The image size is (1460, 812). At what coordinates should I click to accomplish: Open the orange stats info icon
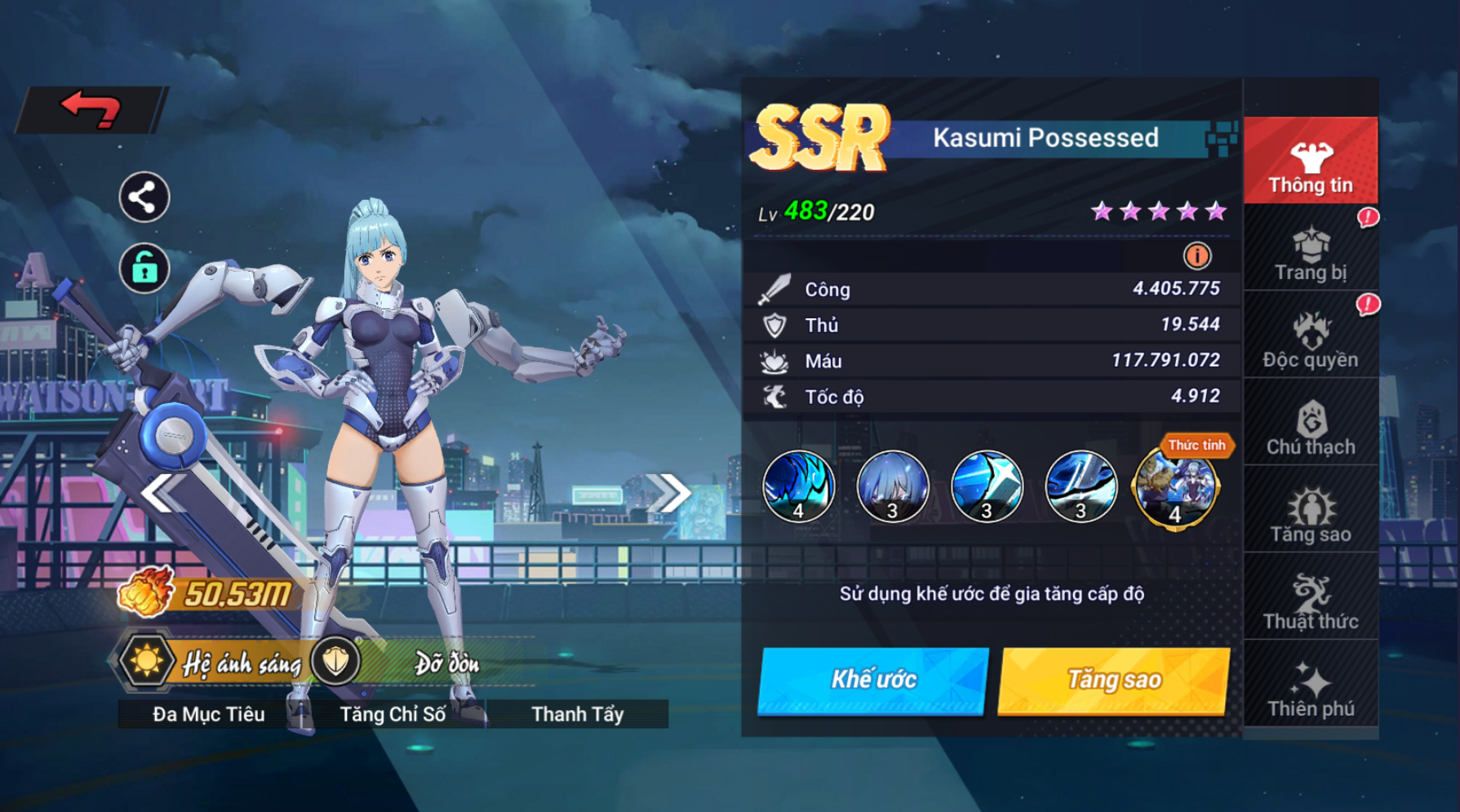1196,256
